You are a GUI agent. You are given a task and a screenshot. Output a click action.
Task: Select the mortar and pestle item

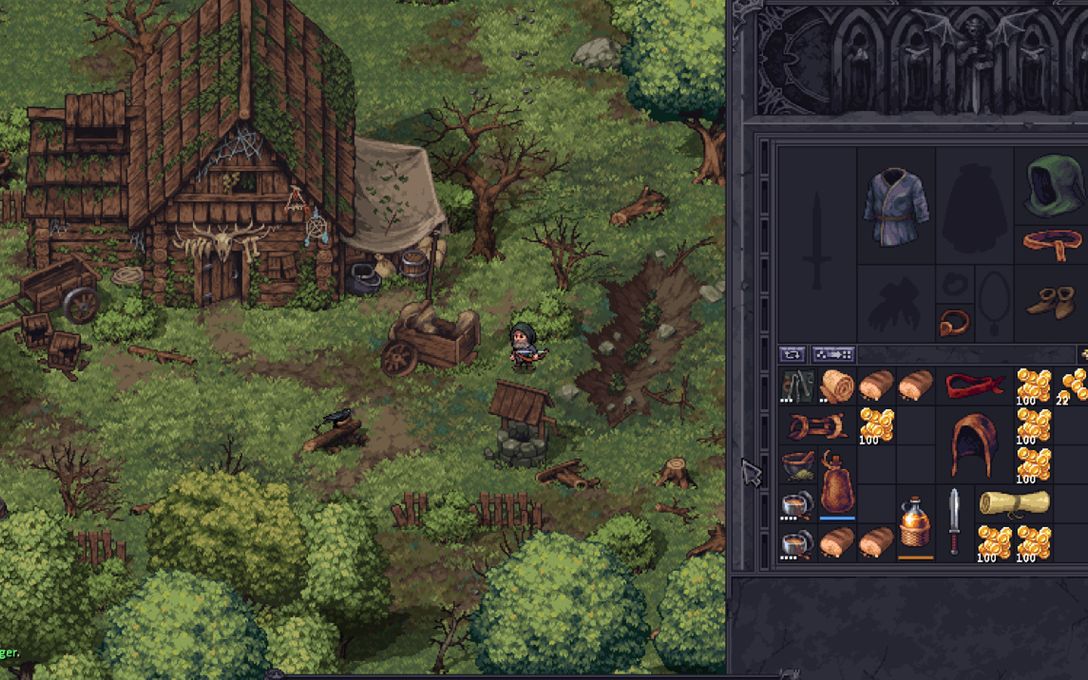(797, 464)
